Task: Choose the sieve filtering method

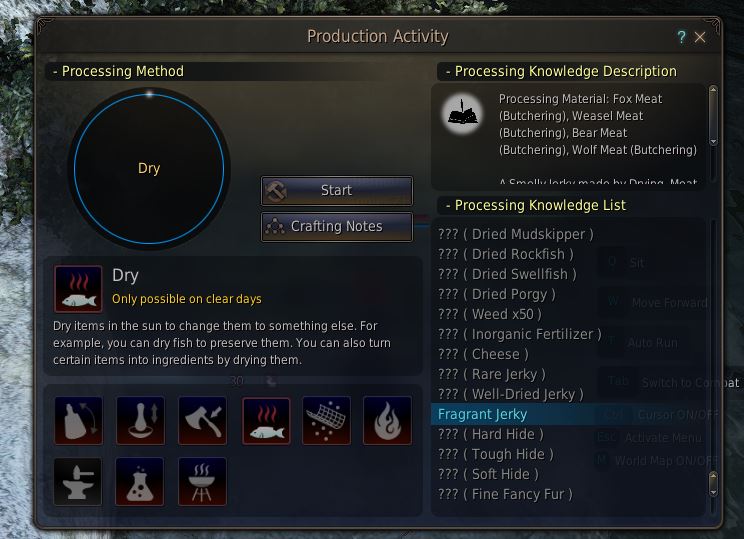Action: click(x=326, y=420)
